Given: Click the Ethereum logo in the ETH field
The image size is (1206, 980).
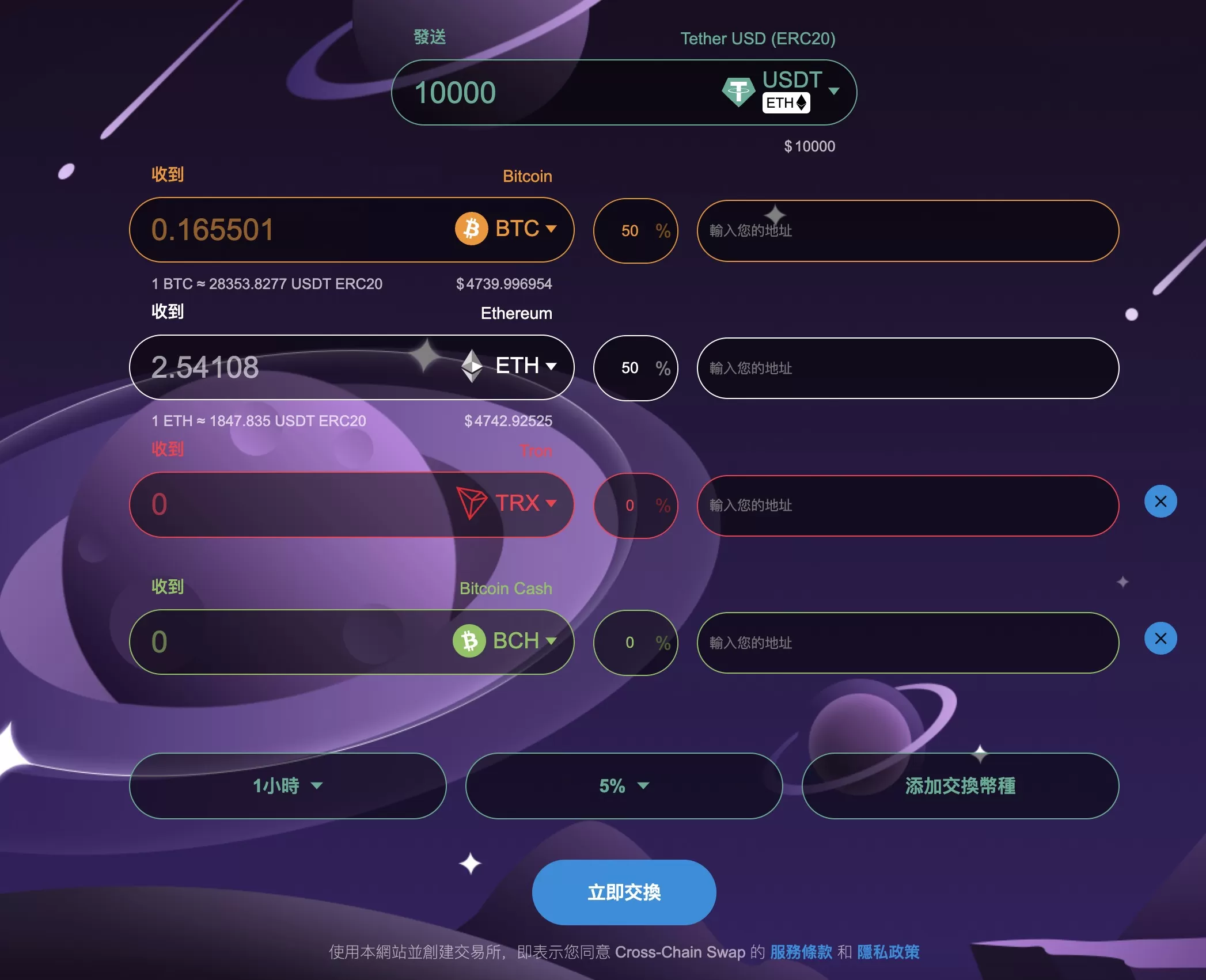Looking at the screenshot, I should 473,367.
